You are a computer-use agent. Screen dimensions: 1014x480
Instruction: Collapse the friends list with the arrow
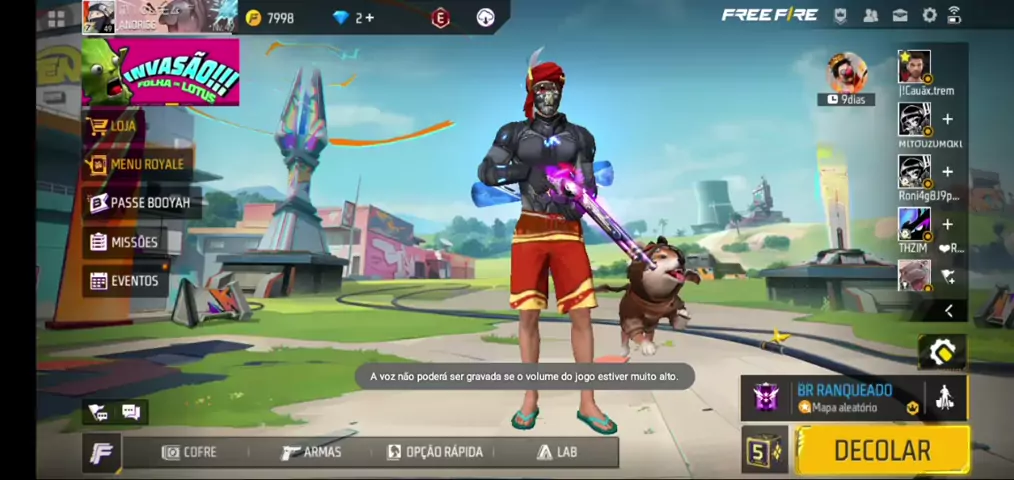[948, 311]
